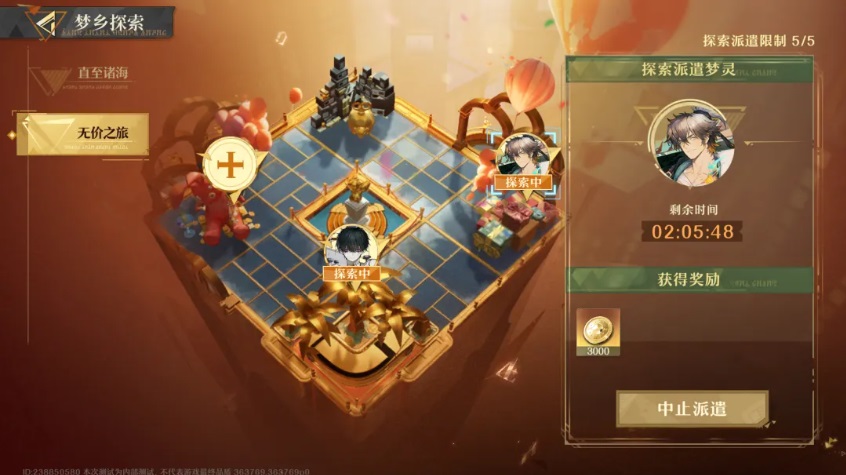Select the 无价之旅 tab
This screenshot has width=846, height=475.
click(84, 134)
